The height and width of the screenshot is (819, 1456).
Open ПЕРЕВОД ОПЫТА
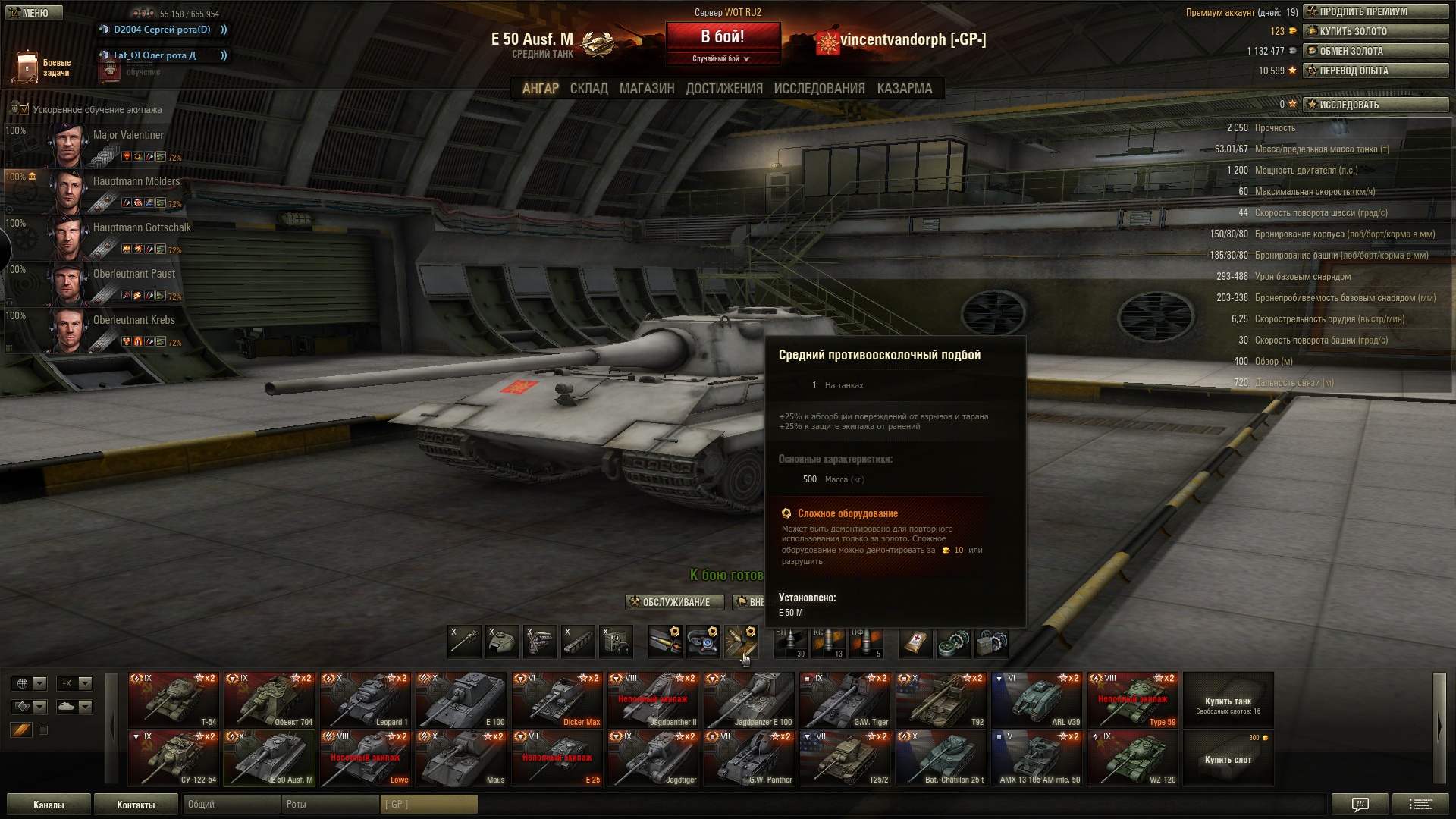pyautogui.click(x=1376, y=71)
